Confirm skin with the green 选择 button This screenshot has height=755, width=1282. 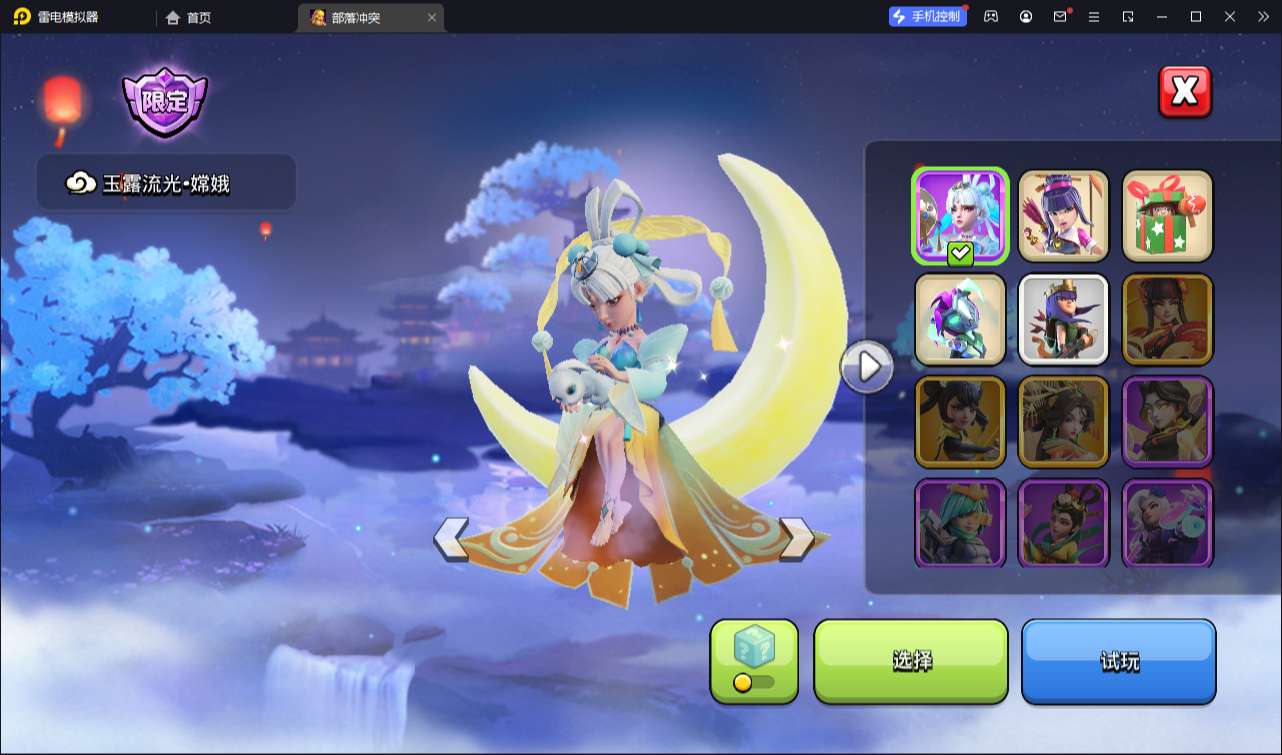click(911, 661)
